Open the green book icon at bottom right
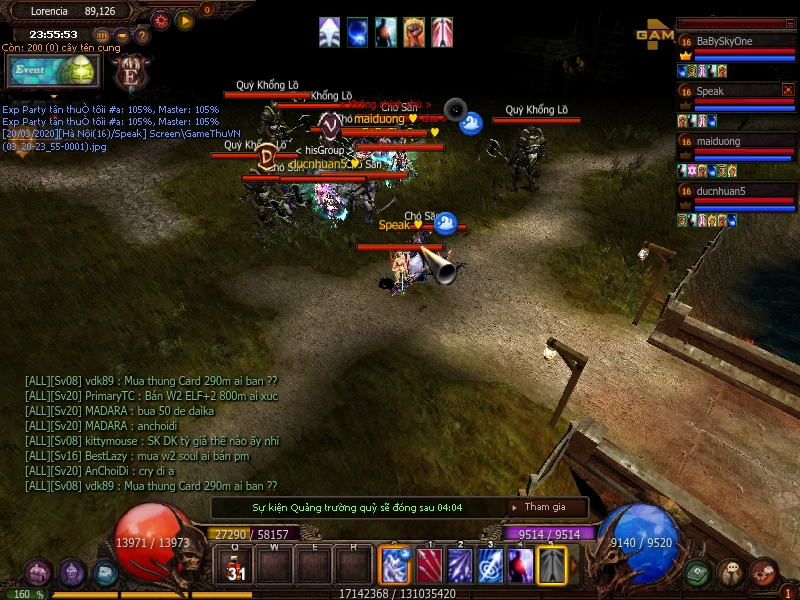This screenshot has height=600, width=800. tap(699, 573)
